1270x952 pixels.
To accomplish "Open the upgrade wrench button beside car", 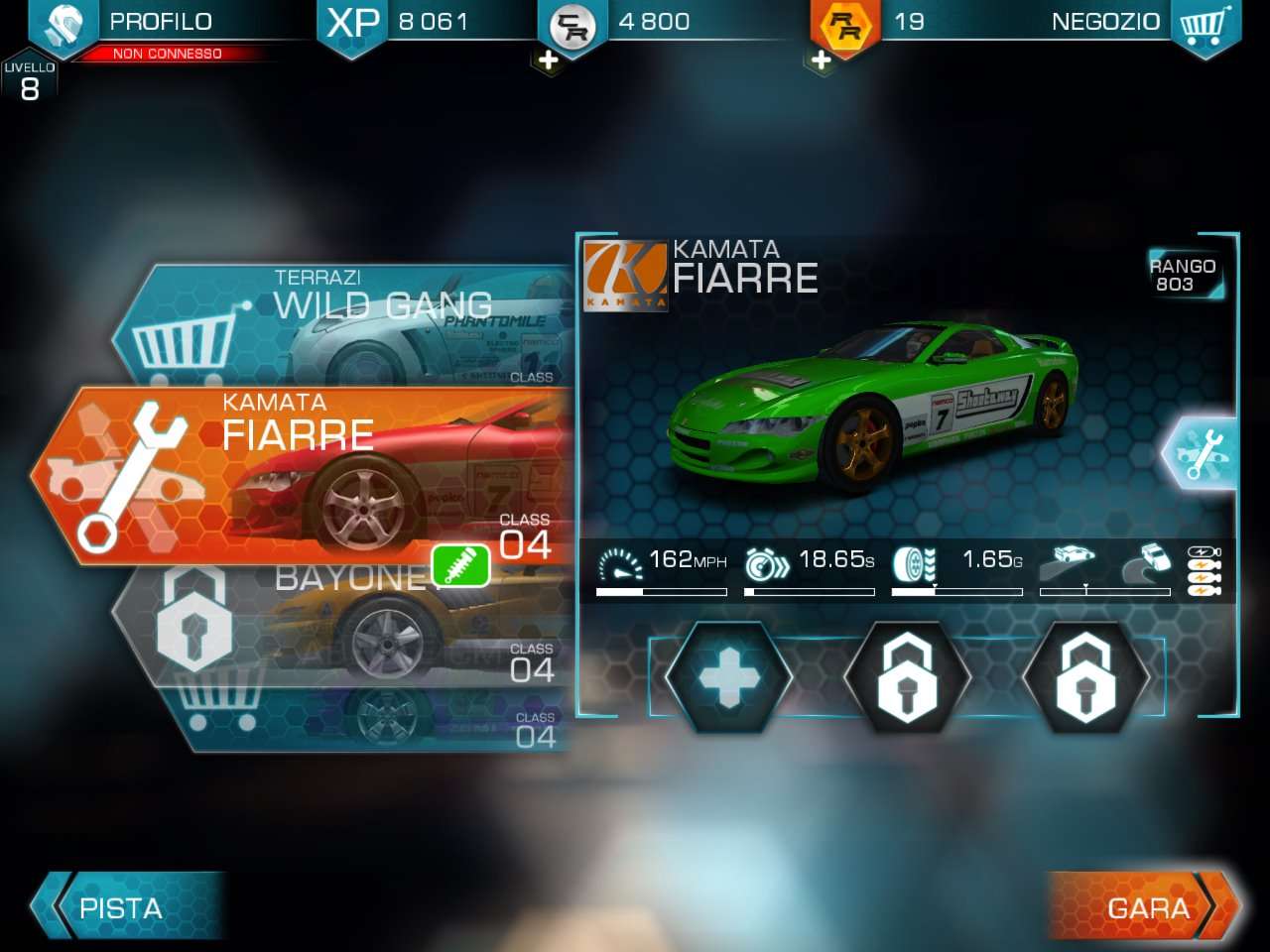I will click(x=1202, y=453).
